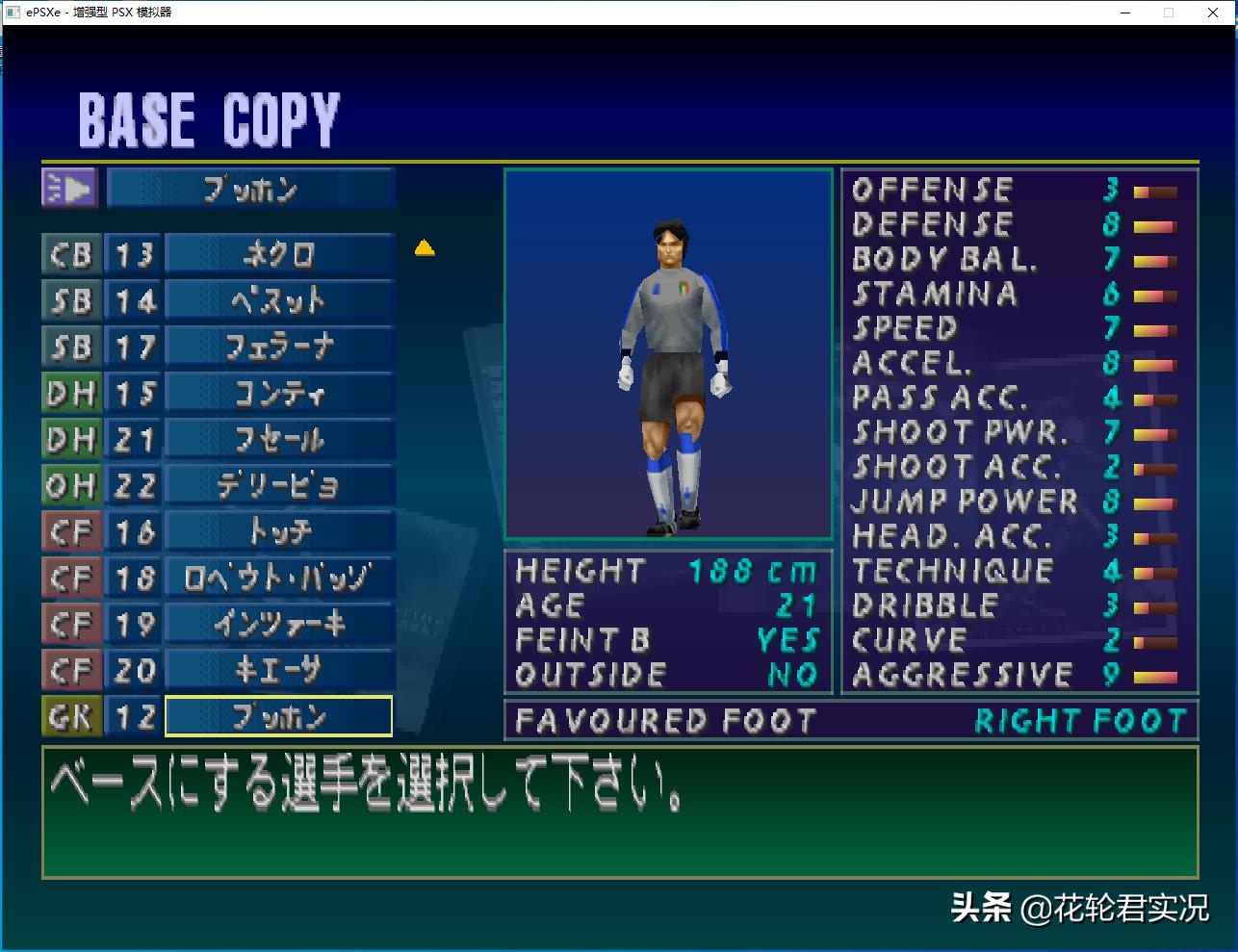1238x952 pixels.
Task: Pick CF number 16 player row
Action: [x=279, y=531]
